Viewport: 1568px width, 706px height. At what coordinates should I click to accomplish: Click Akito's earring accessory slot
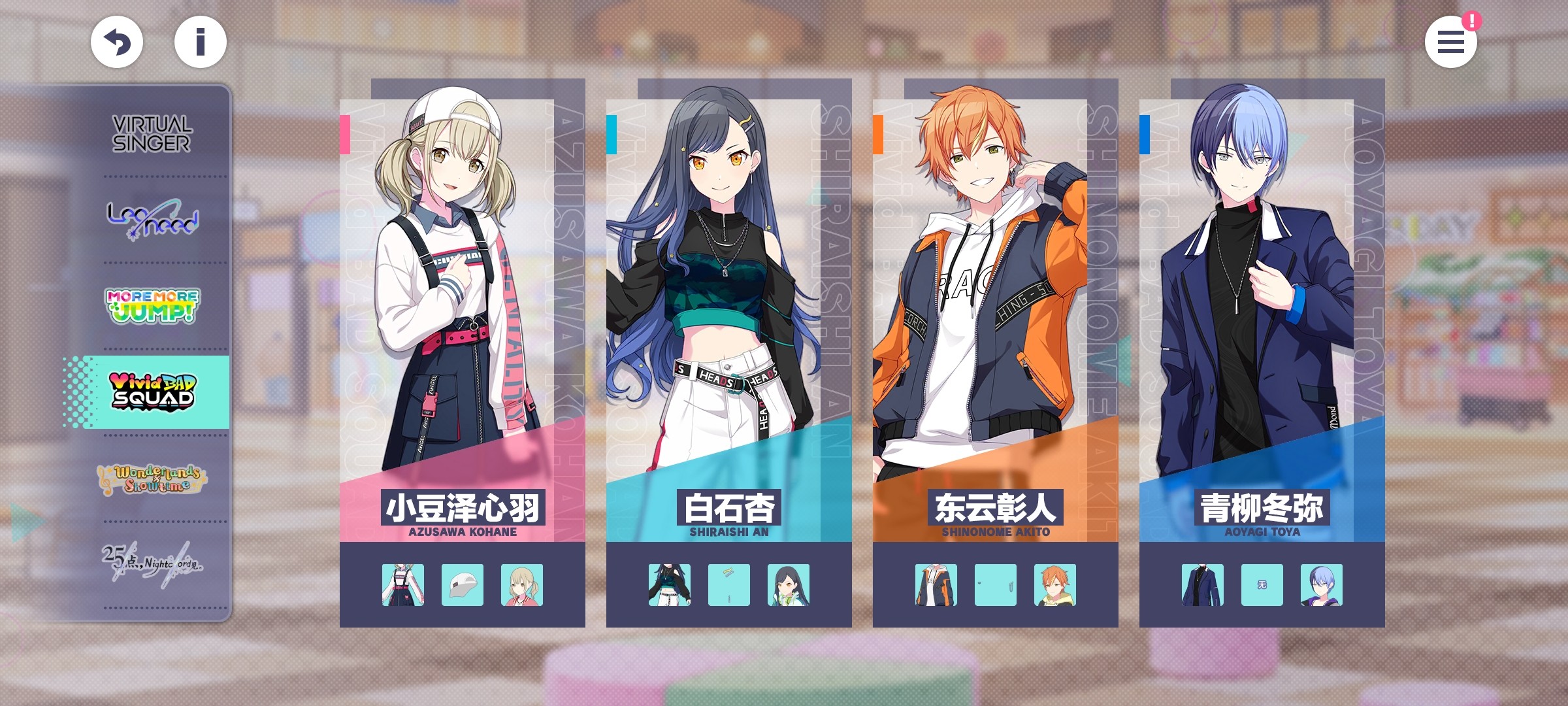[996, 585]
